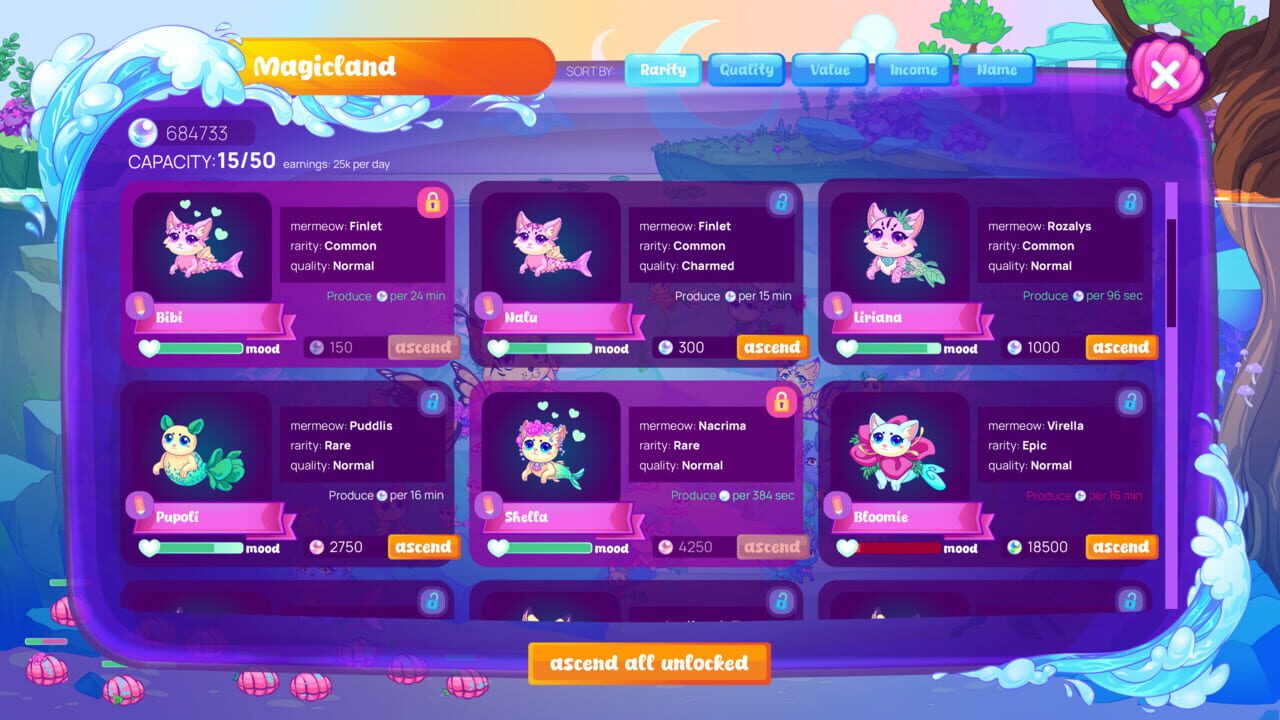
Task: Toggle the orange lock on Bibi's card
Action: [x=433, y=201]
